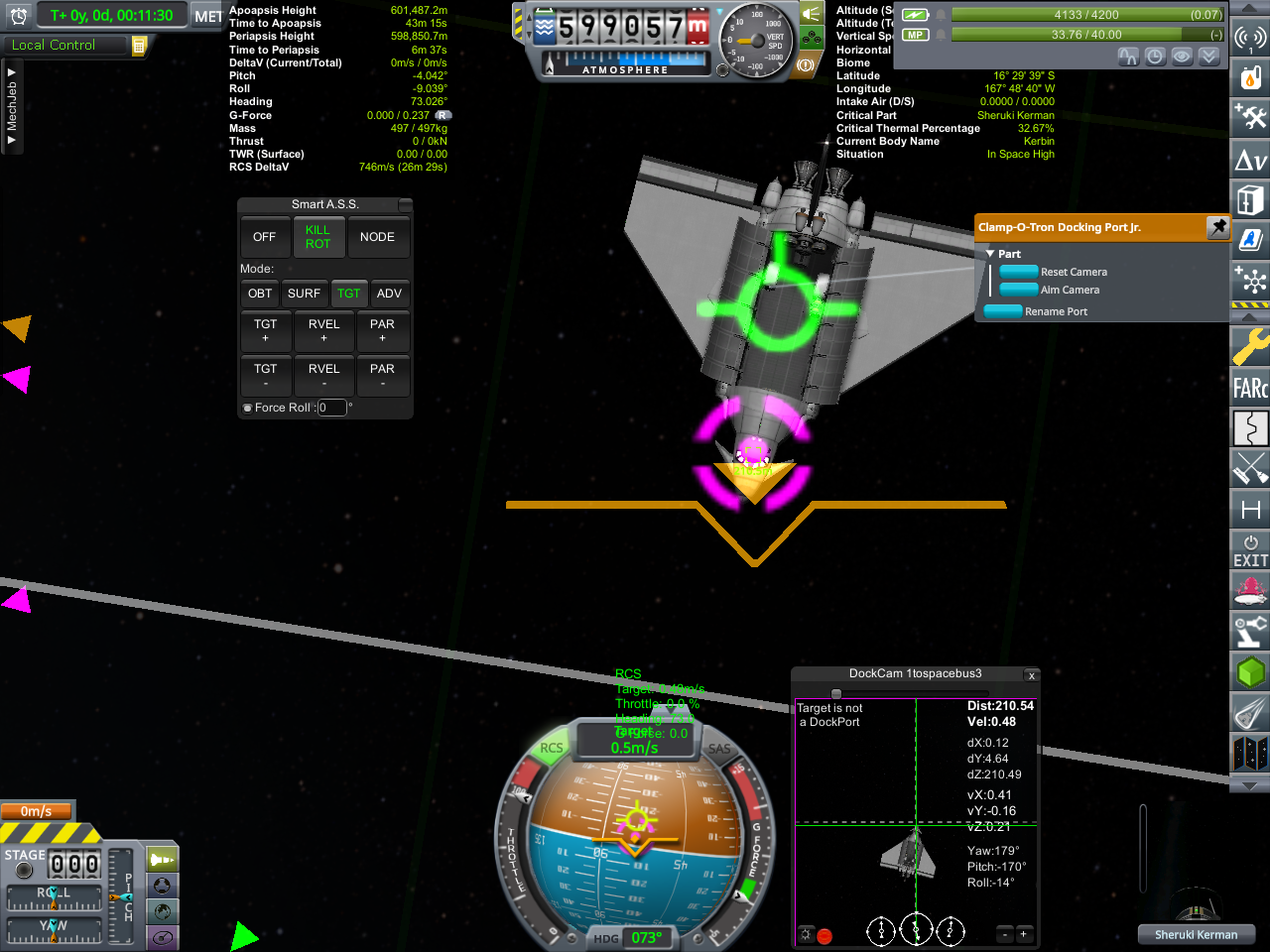Click the Force Roll angle input field
This screenshot has height=952, width=1270.
click(331, 408)
